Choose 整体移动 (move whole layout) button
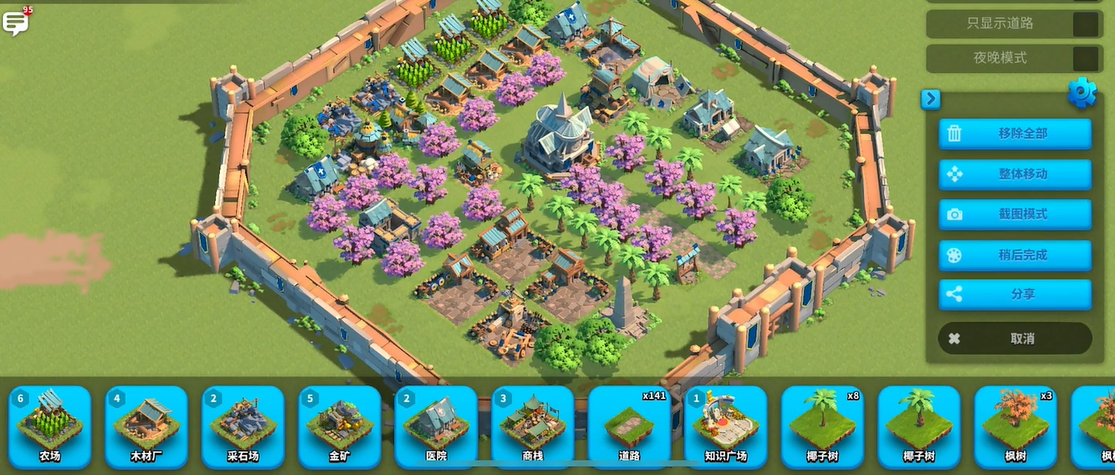The height and width of the screenshot is (475, 1115). (x=1014, y=174)
